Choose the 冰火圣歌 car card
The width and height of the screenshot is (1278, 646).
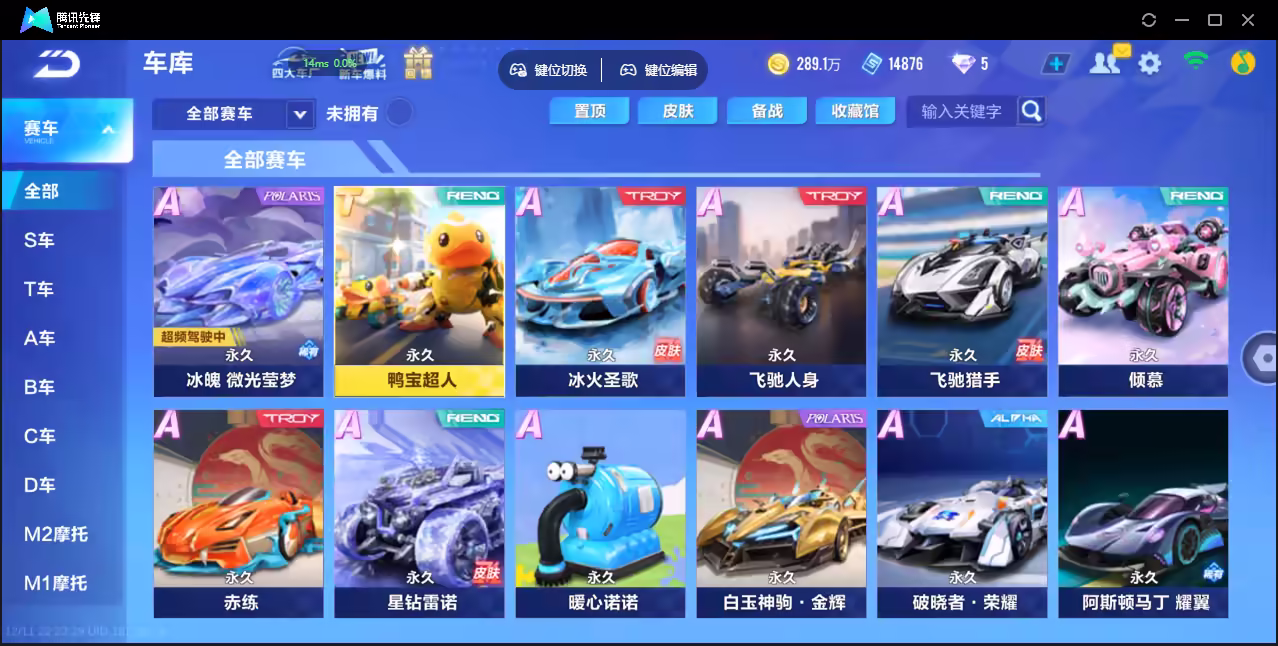(601, 290)
